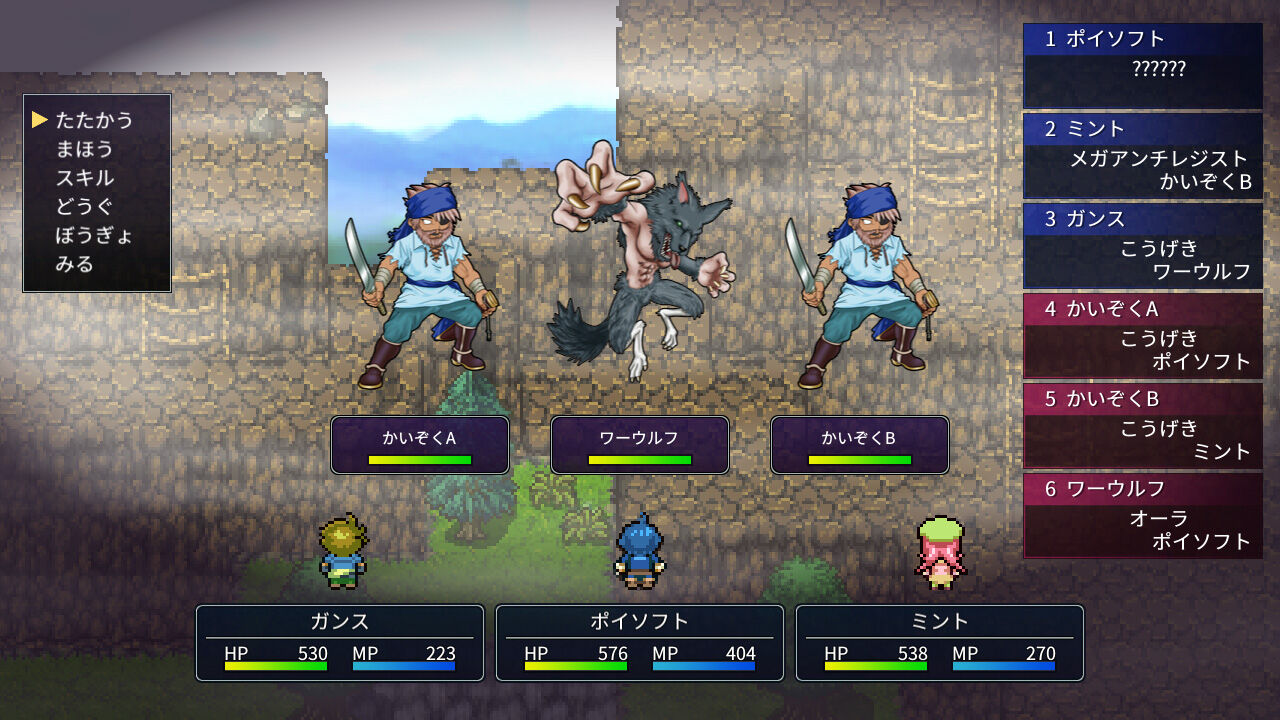This screenshot has width=1280, height=720.
Task: Click turn entry 6 ワーウルフ オーラ
Action: (x=1143, y=515)
